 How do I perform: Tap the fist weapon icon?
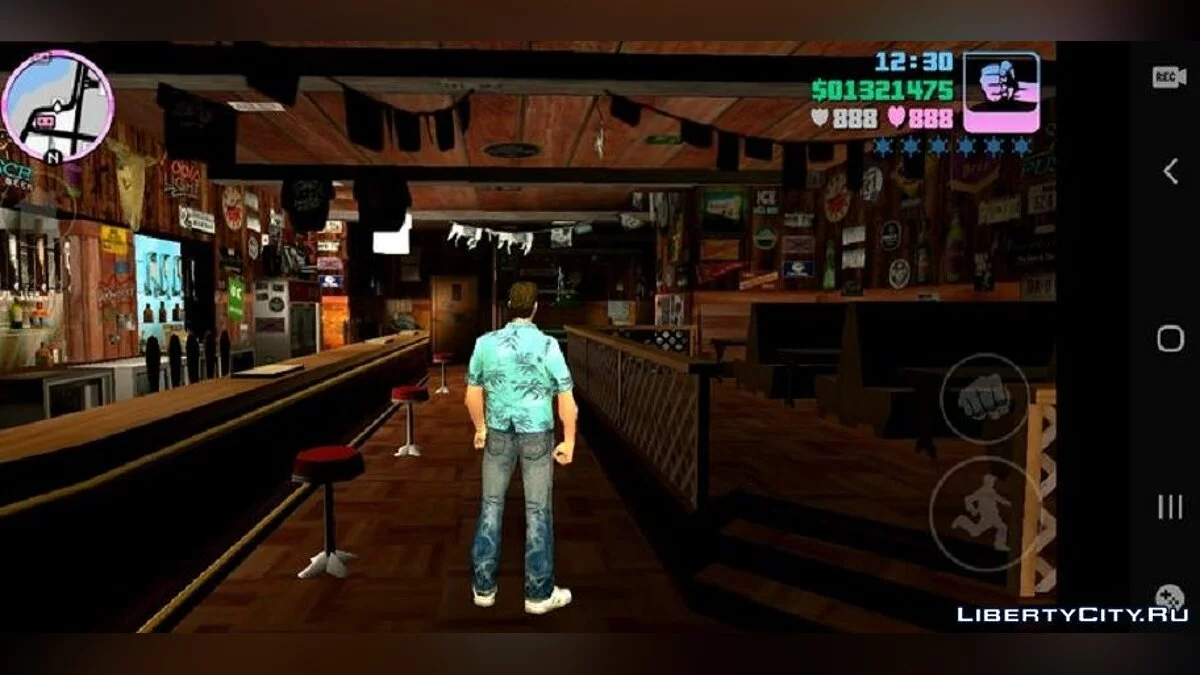tap(1001, 91)
